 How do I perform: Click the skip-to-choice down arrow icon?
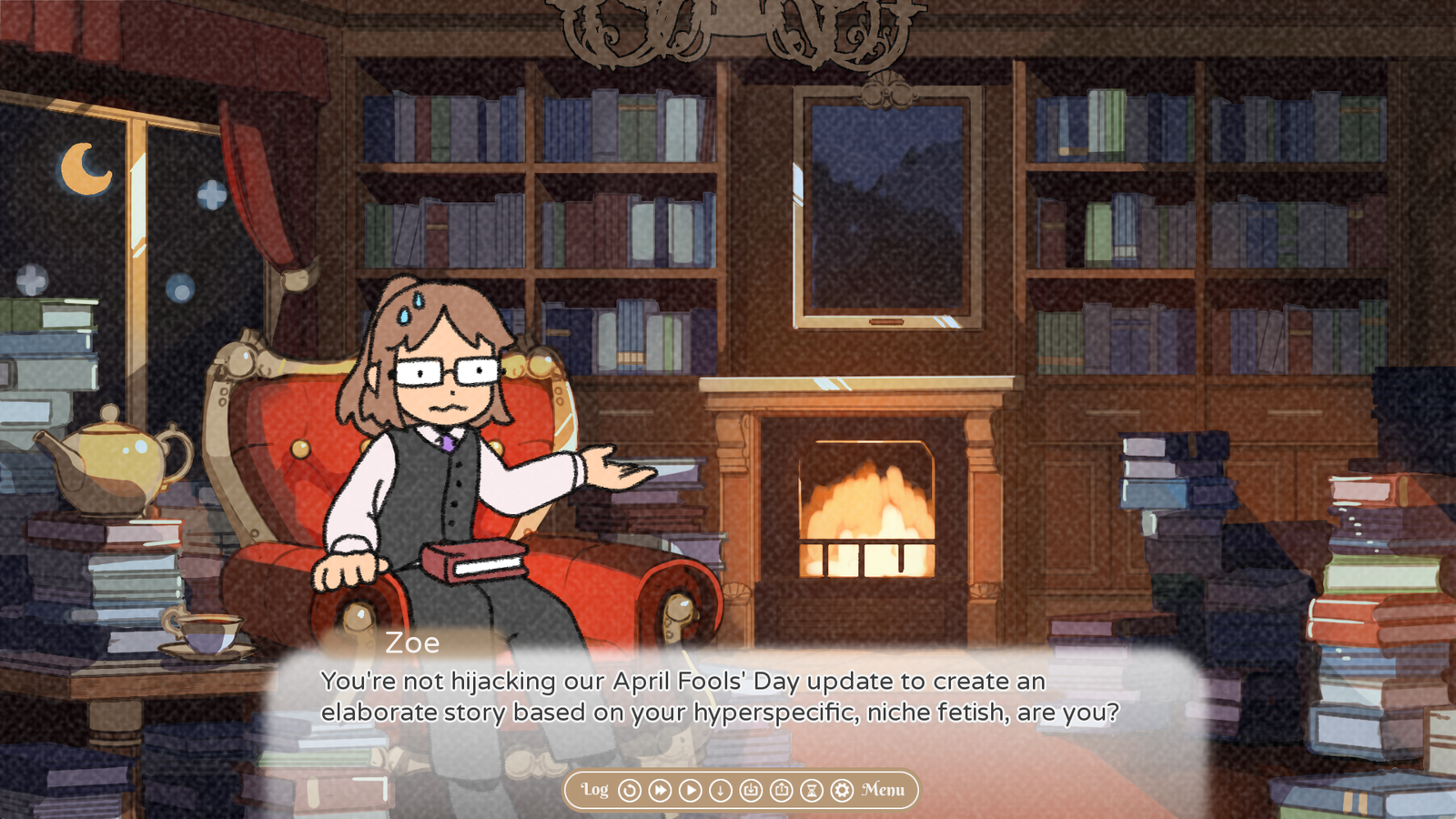tap(722, 791)
